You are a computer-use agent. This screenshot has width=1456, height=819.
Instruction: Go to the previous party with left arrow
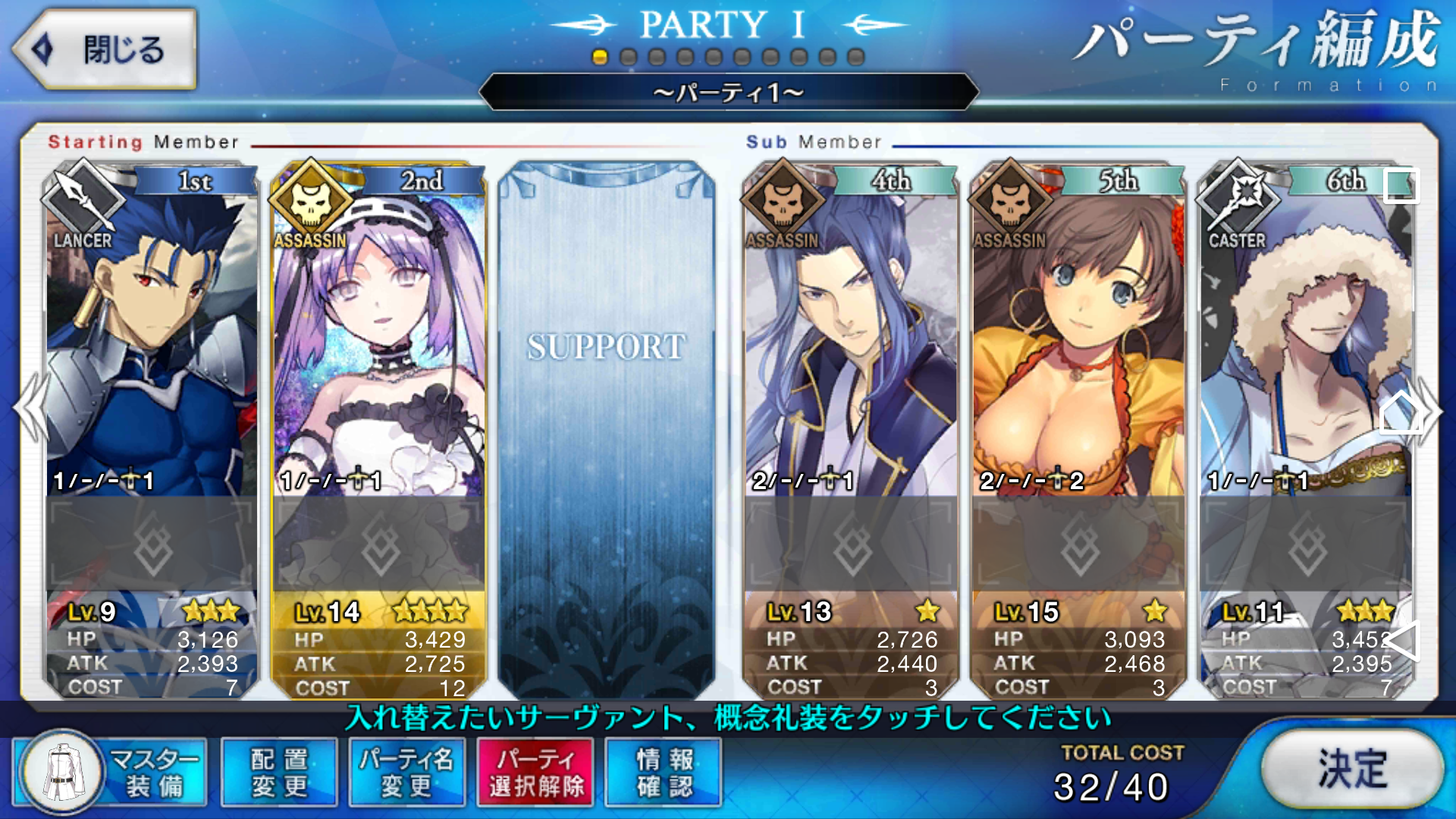click(30, 409)
